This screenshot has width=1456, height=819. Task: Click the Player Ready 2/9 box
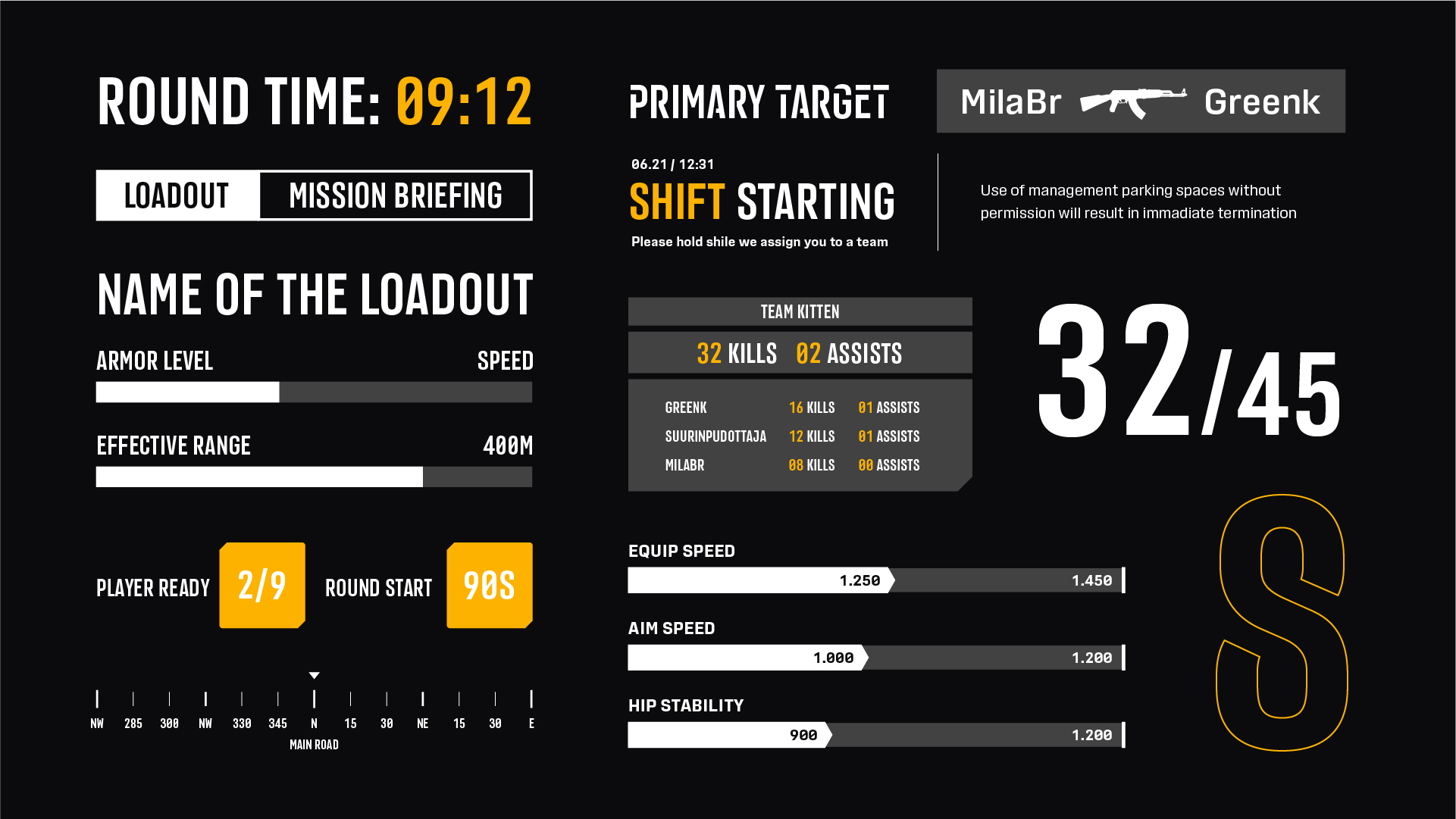click(x=262, y=585)
